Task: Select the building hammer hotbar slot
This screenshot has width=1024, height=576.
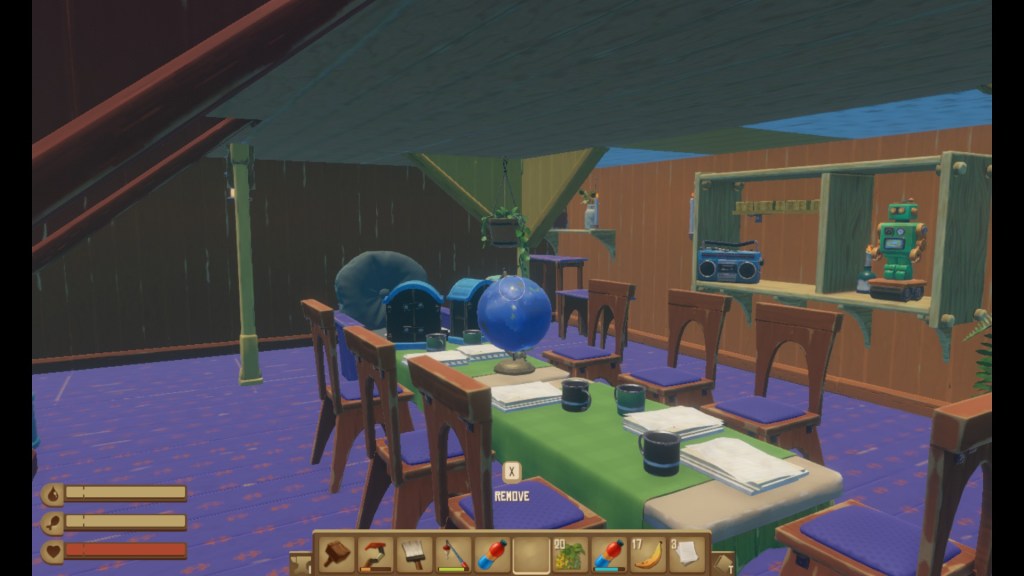Action: pos(338,554)
